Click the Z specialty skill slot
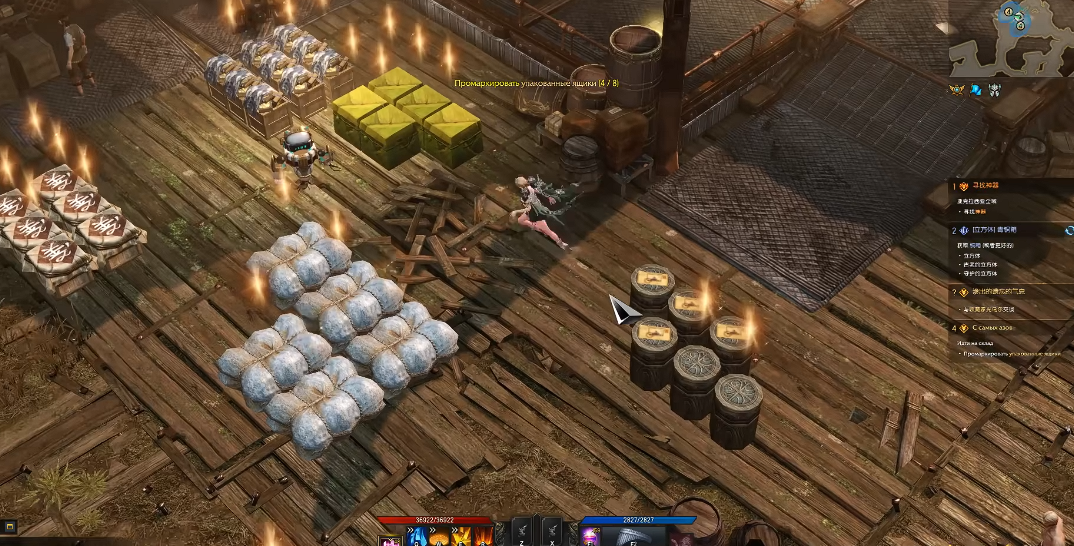 (x=523, y=532)
